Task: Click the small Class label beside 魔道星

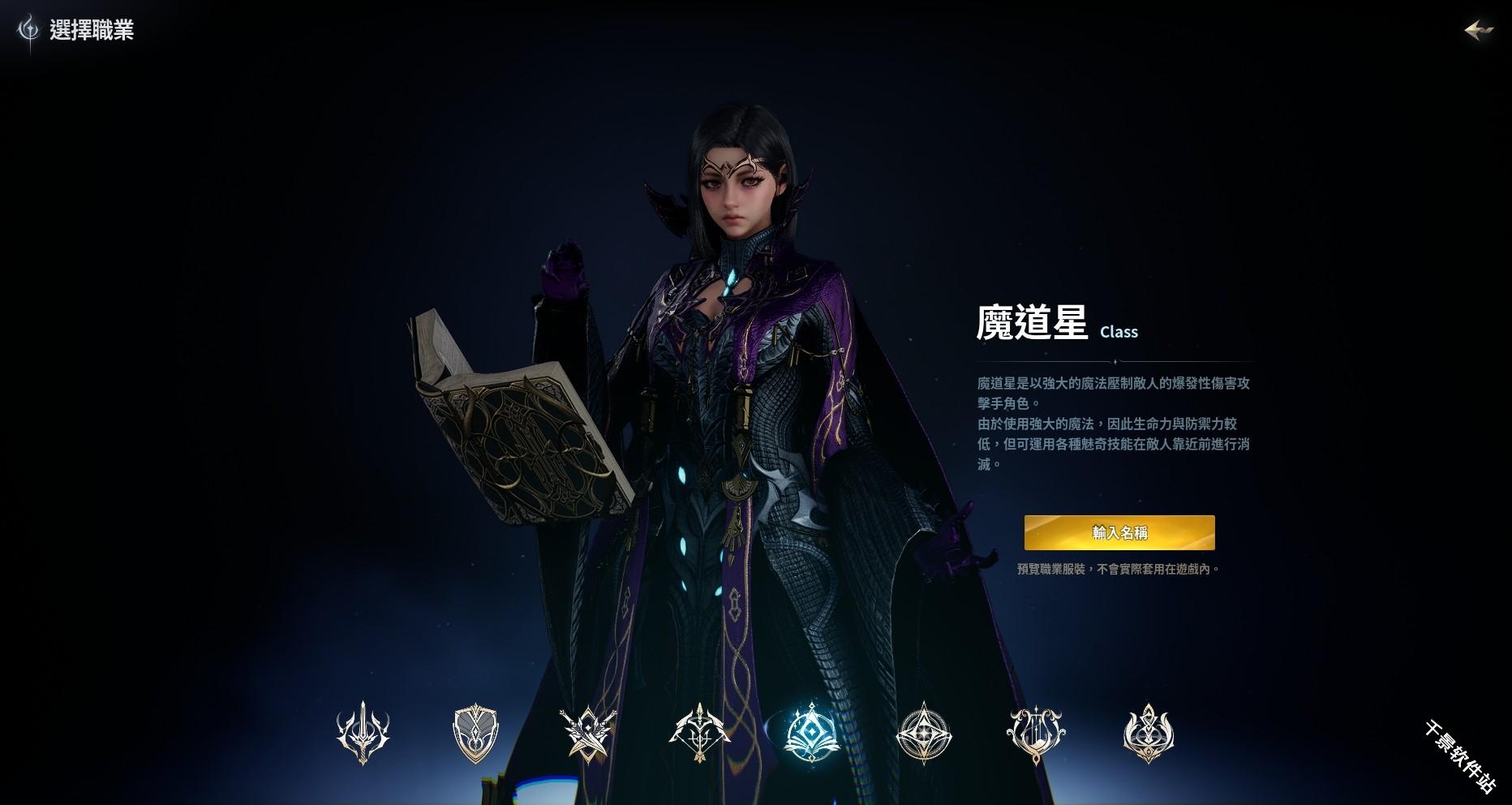Action: (x=1119, y=332)
